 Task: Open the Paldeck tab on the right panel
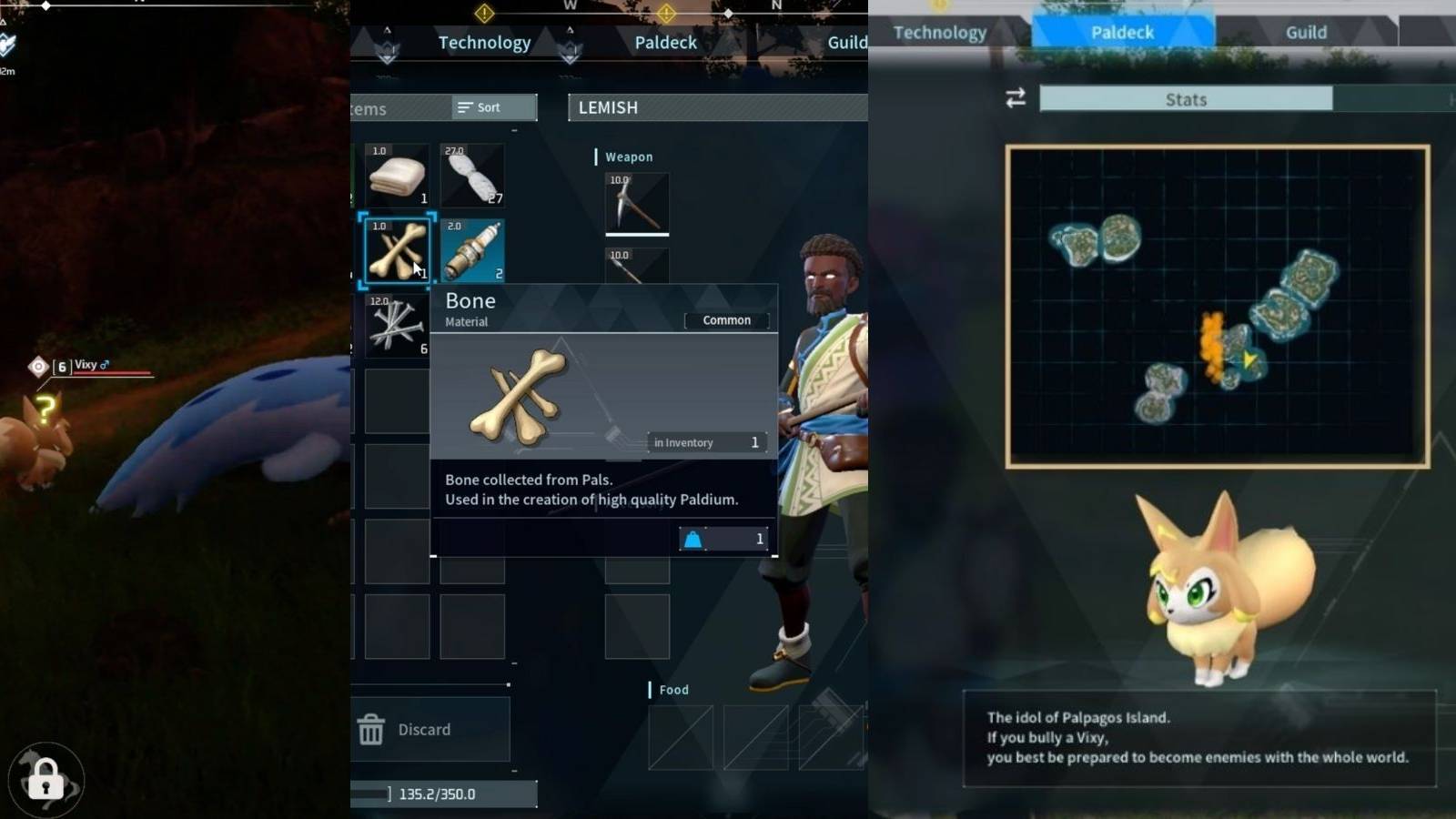tap(1122, 31)
